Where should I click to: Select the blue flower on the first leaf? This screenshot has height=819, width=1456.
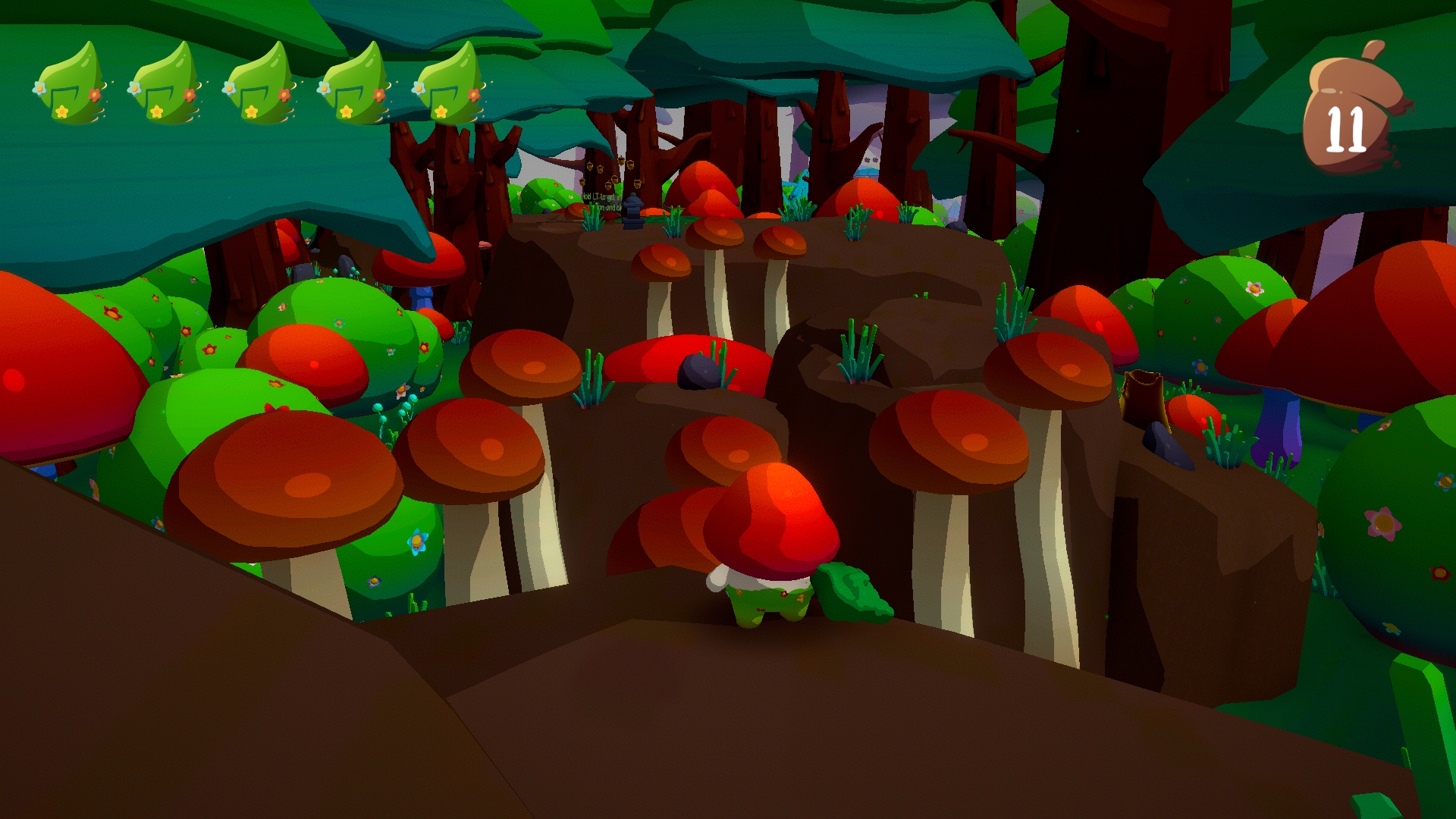tap(38, 87)
